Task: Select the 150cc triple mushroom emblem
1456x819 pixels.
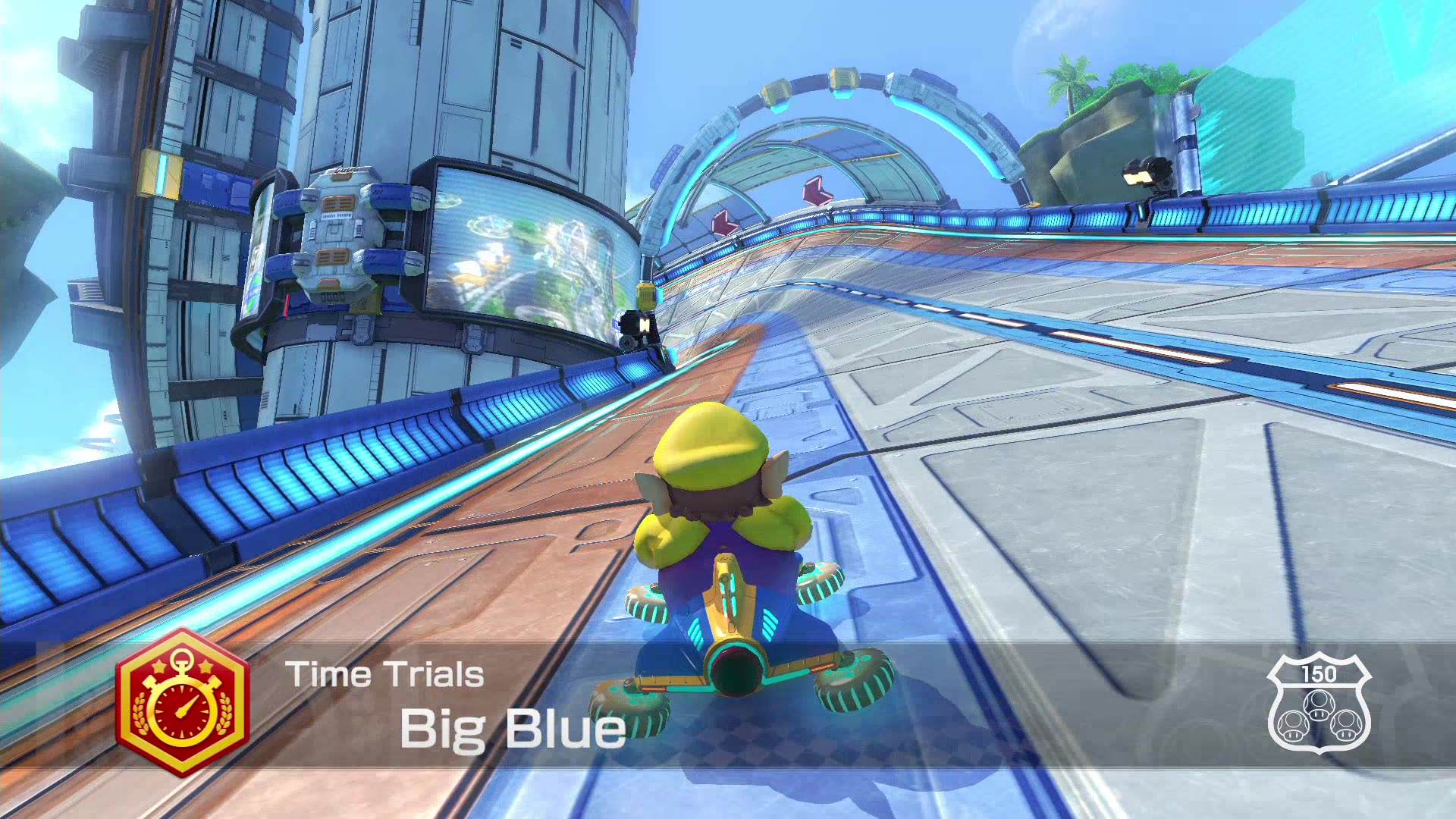Action: click(x=1319, y=705)
